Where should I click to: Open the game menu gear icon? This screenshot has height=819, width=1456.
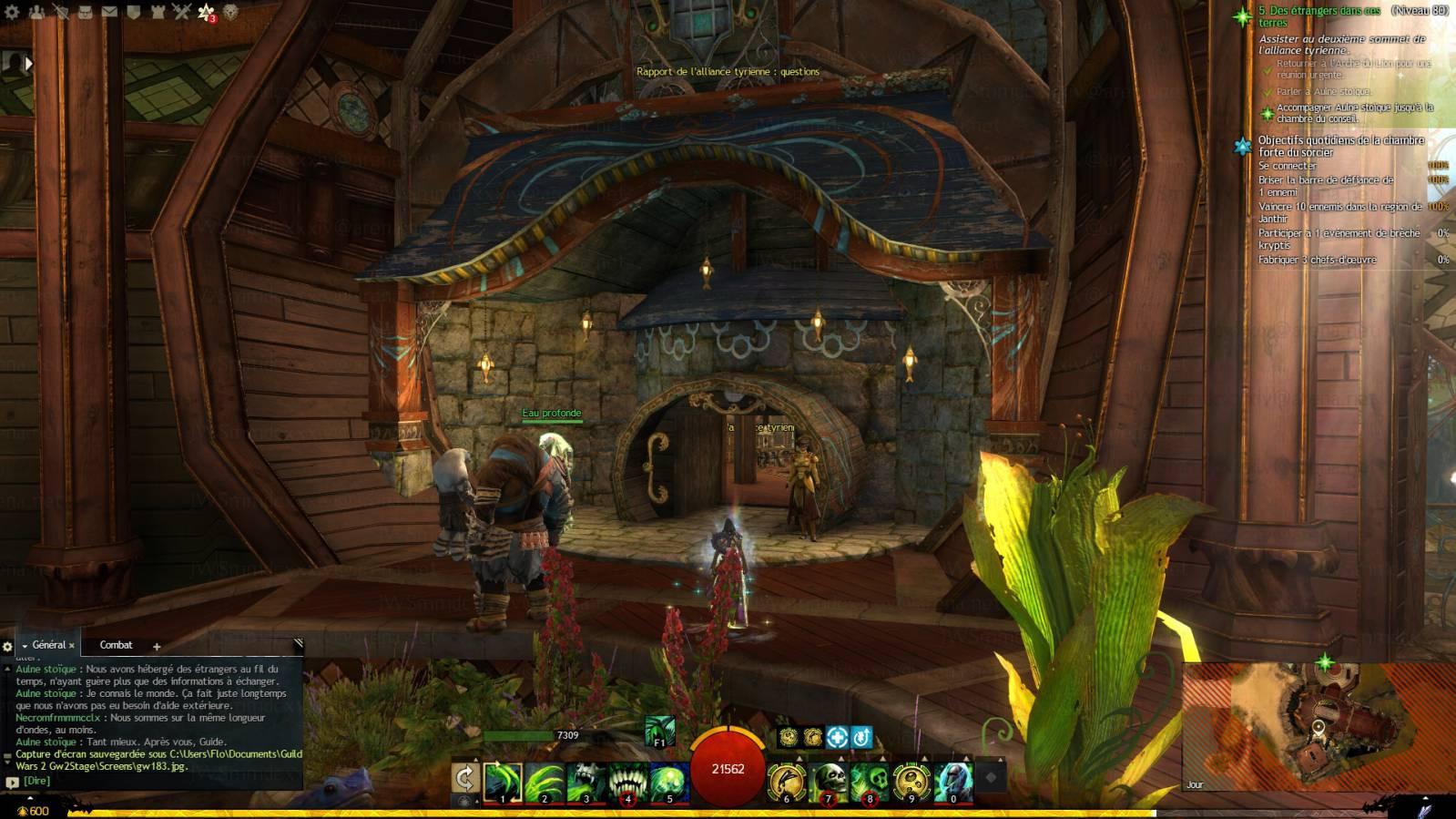[x=12, y=12]
